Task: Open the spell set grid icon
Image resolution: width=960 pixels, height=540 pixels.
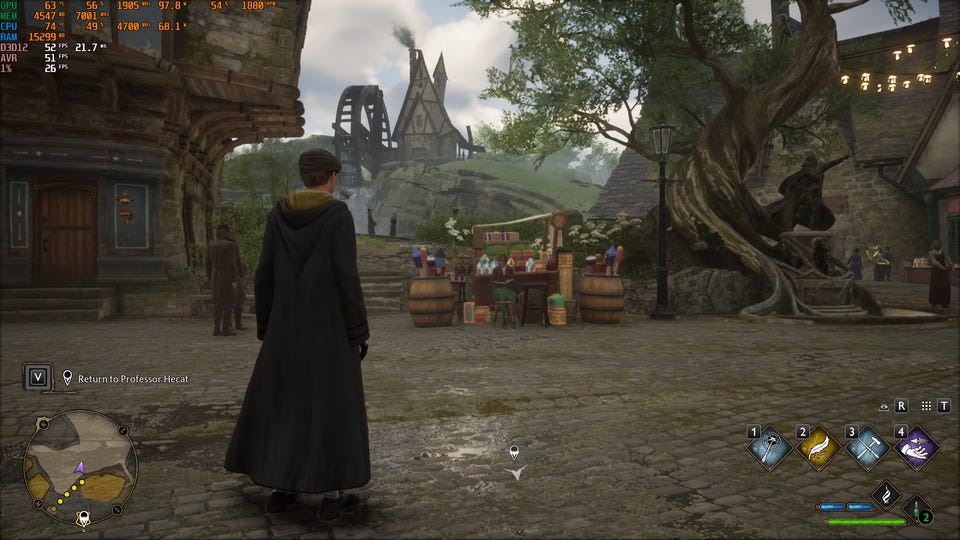Action: point(926,406)
